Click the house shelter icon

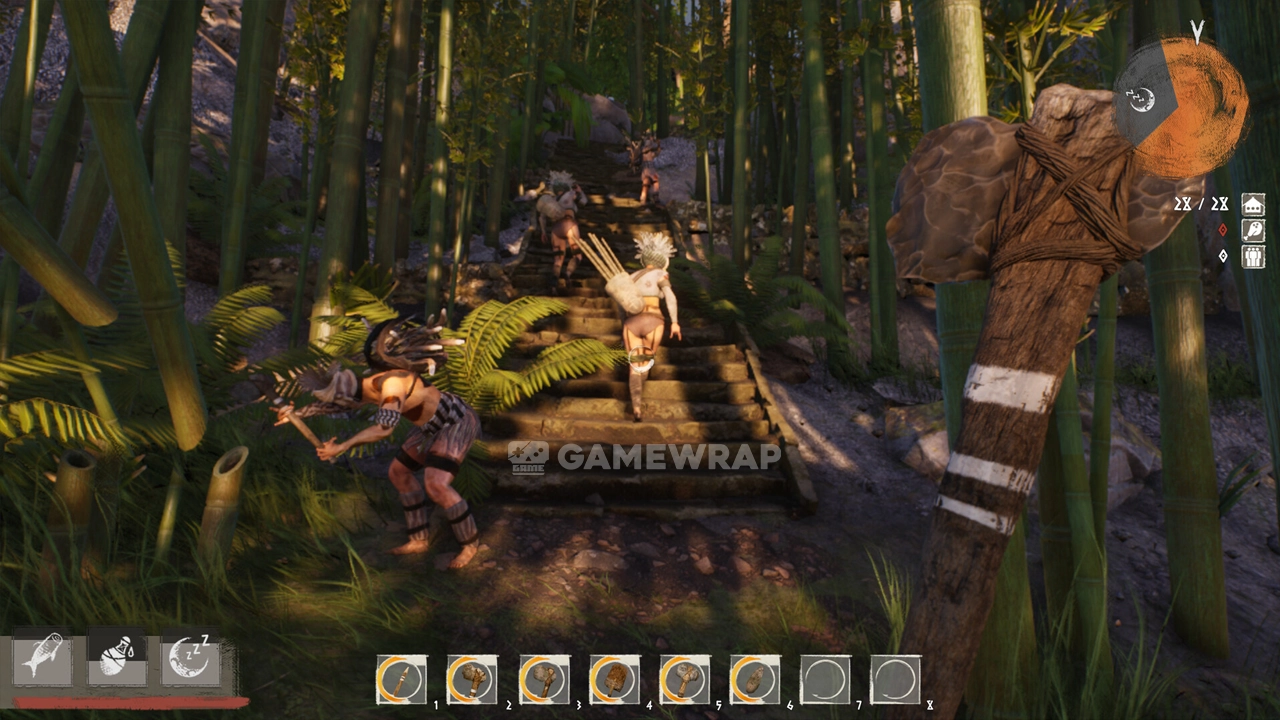pos(1253,205)
